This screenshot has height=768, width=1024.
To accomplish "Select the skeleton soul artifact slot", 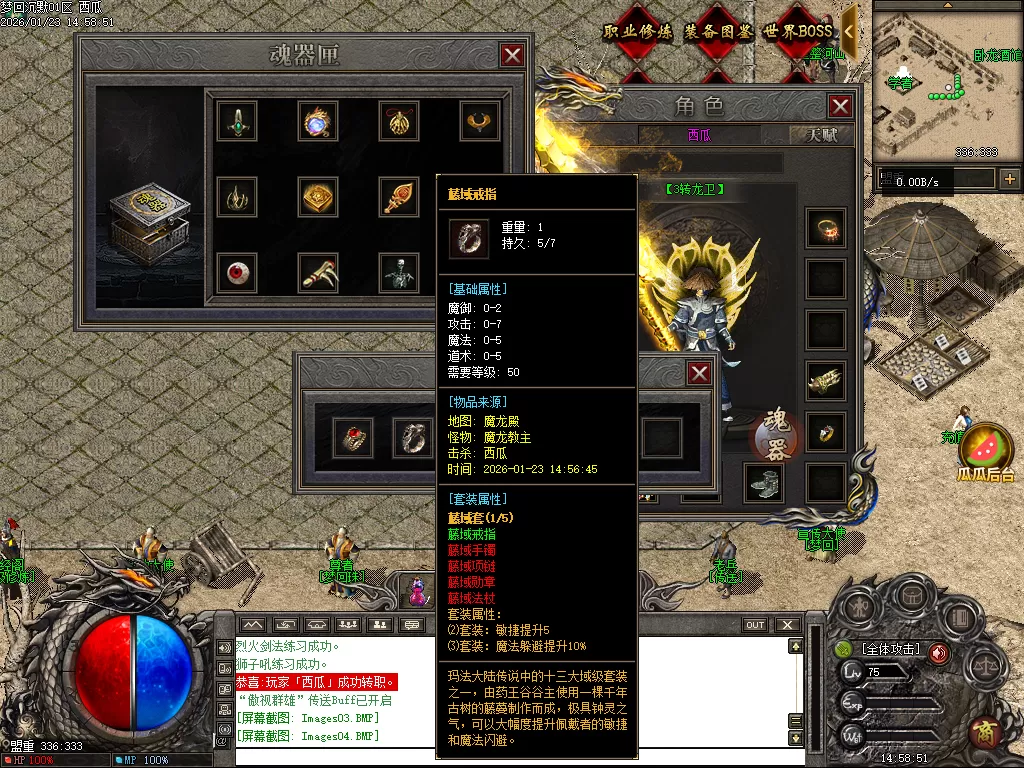I will pos(399,273).
